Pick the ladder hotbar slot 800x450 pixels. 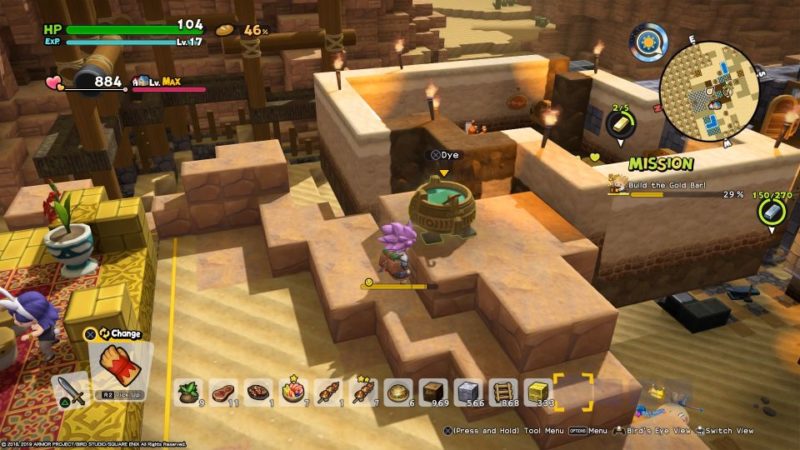(x=504, y=391)
